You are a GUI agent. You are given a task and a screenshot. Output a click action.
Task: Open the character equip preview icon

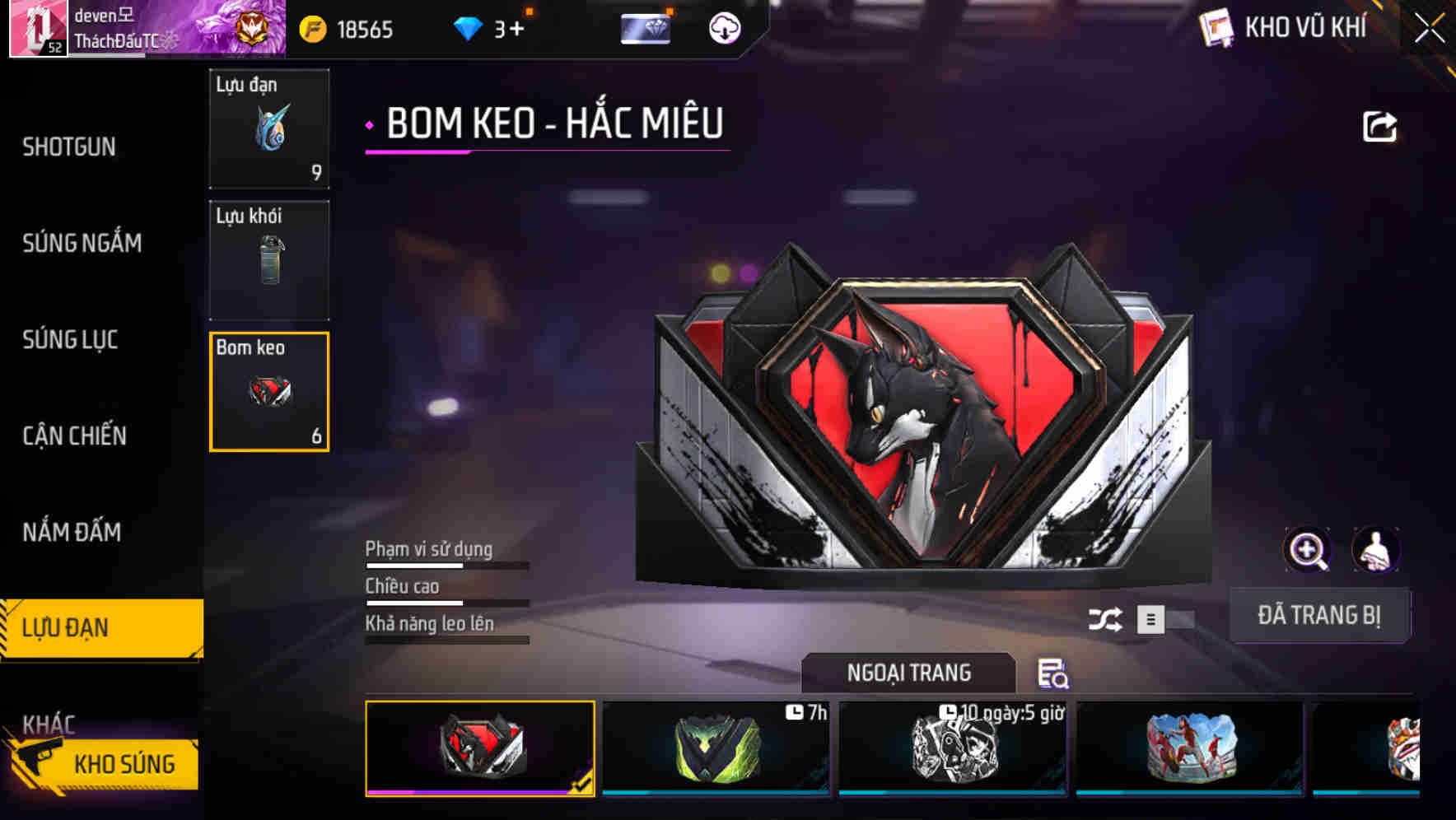point(1378,550)
